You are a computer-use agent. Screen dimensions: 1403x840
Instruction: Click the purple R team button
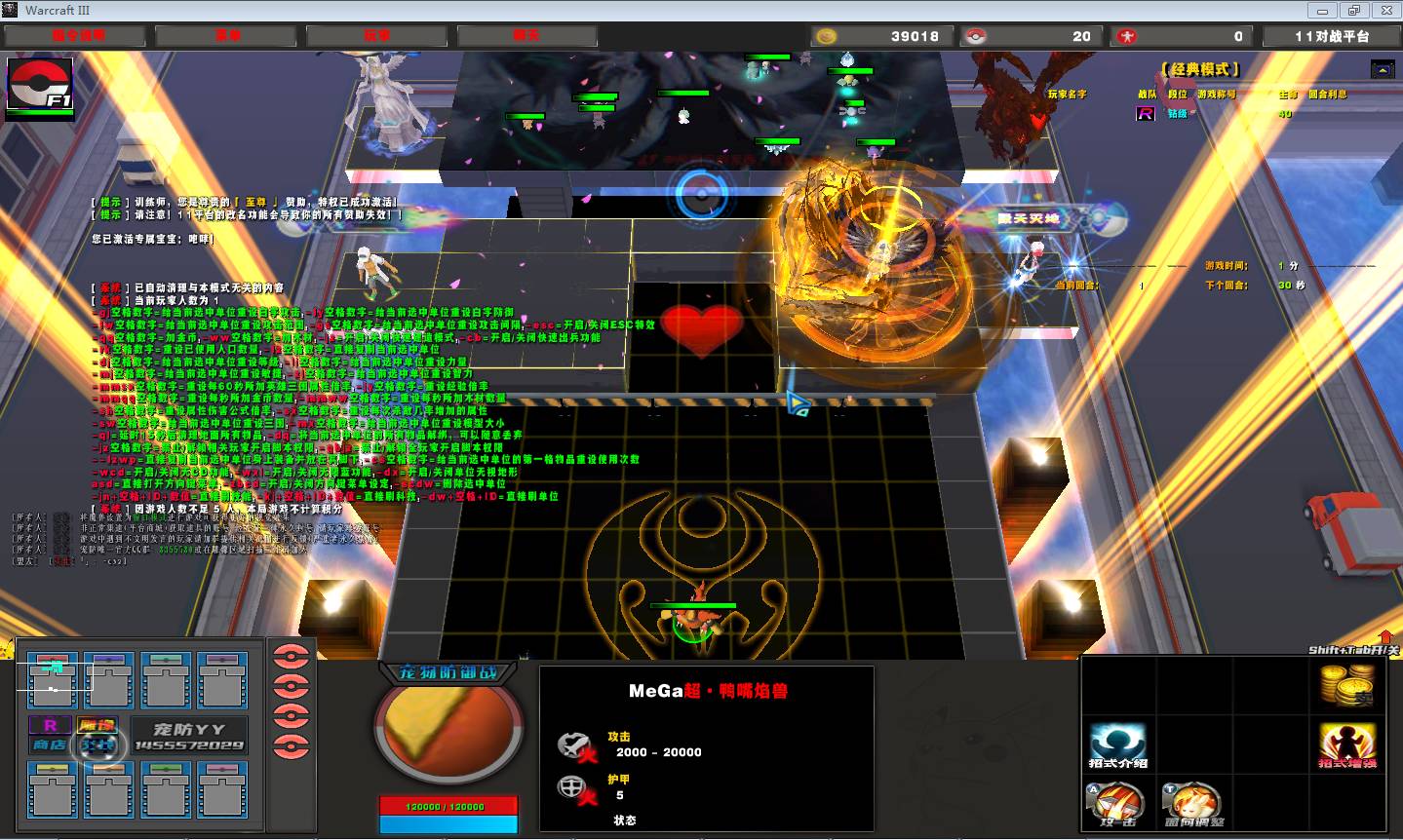click(50, 725)
